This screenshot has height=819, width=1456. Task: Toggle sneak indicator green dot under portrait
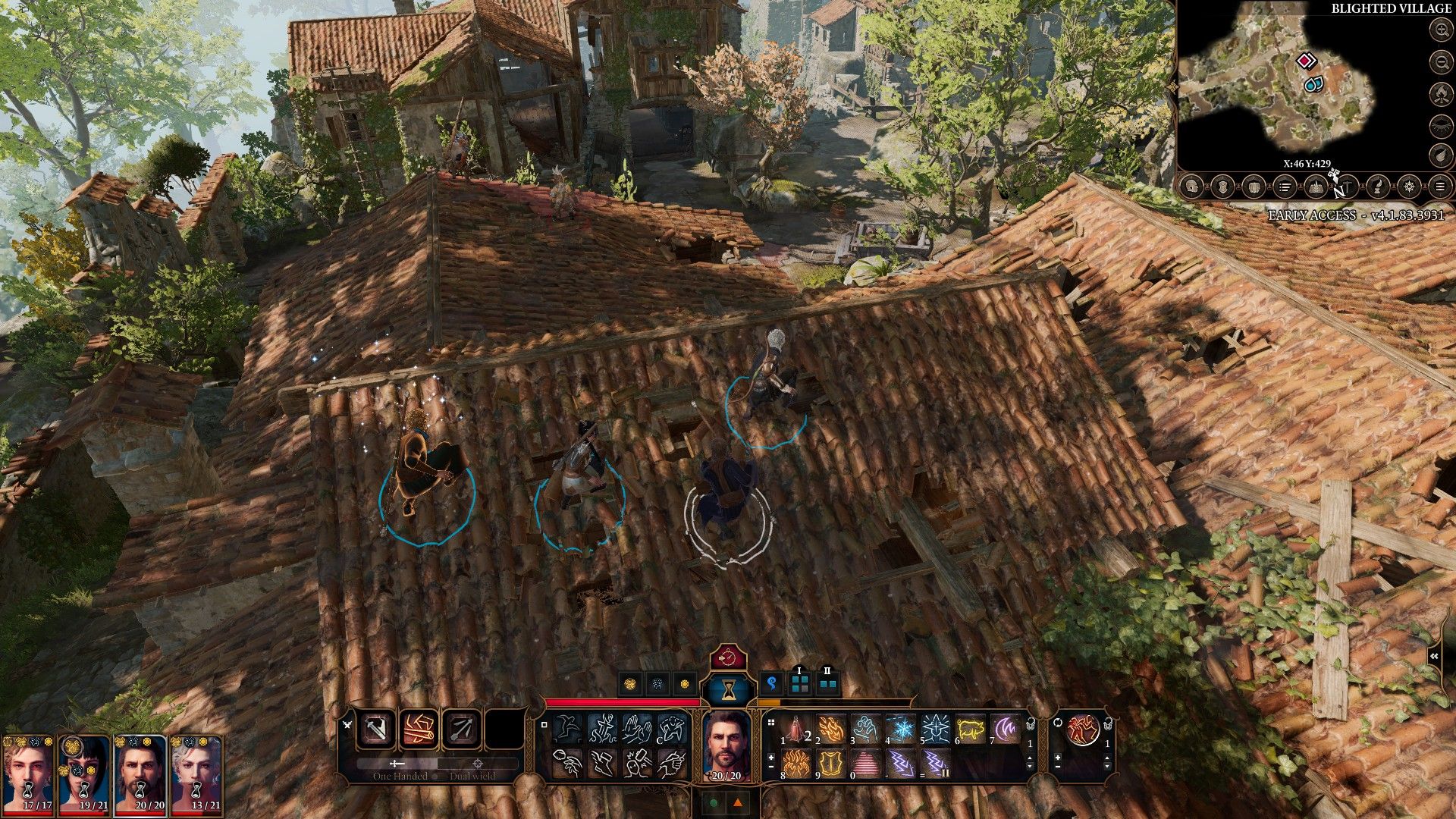pyautogui.click(x=714, y=802)
